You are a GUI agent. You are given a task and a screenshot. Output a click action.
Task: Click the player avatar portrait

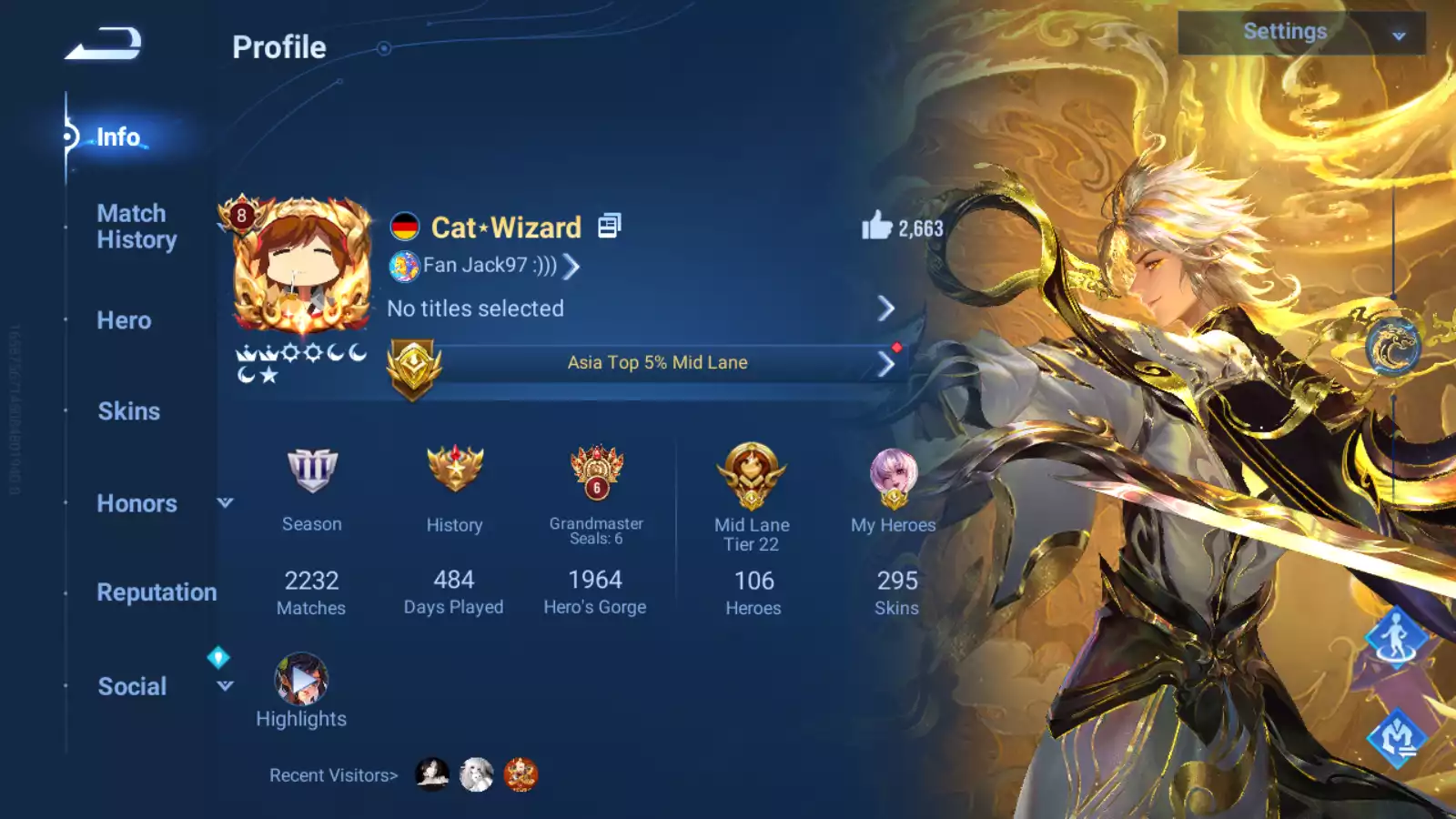(302, 266)
